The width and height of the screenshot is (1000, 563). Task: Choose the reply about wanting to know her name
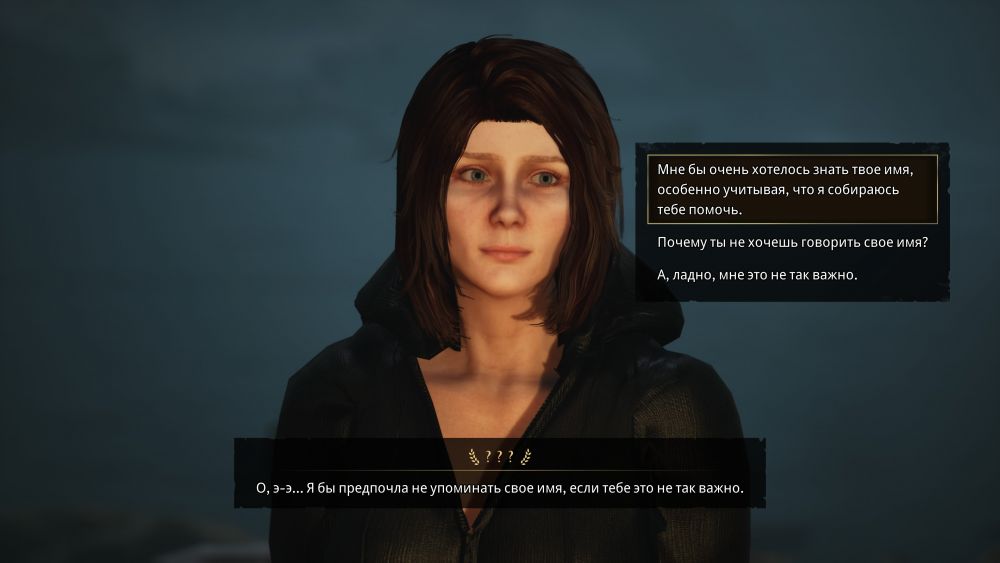coord(791,190)
